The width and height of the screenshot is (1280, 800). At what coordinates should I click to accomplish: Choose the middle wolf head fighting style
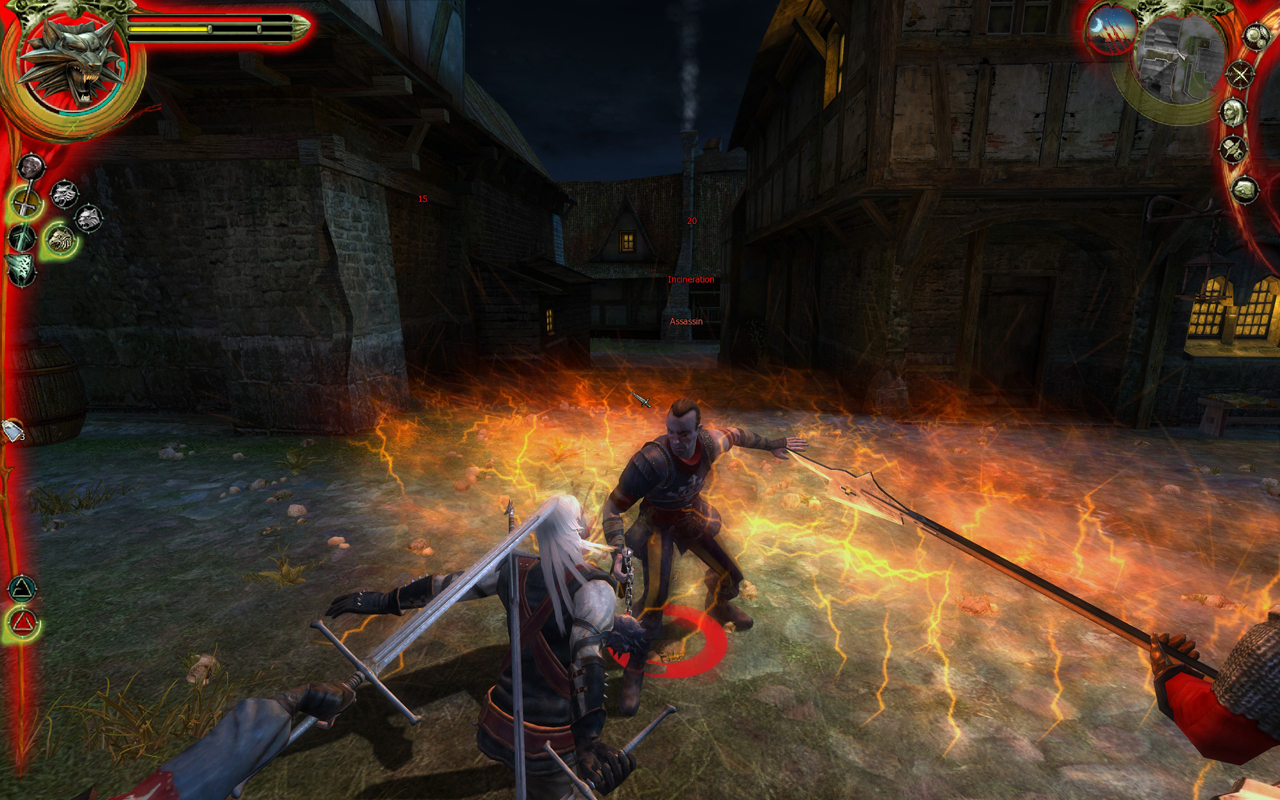click(88, 217)
